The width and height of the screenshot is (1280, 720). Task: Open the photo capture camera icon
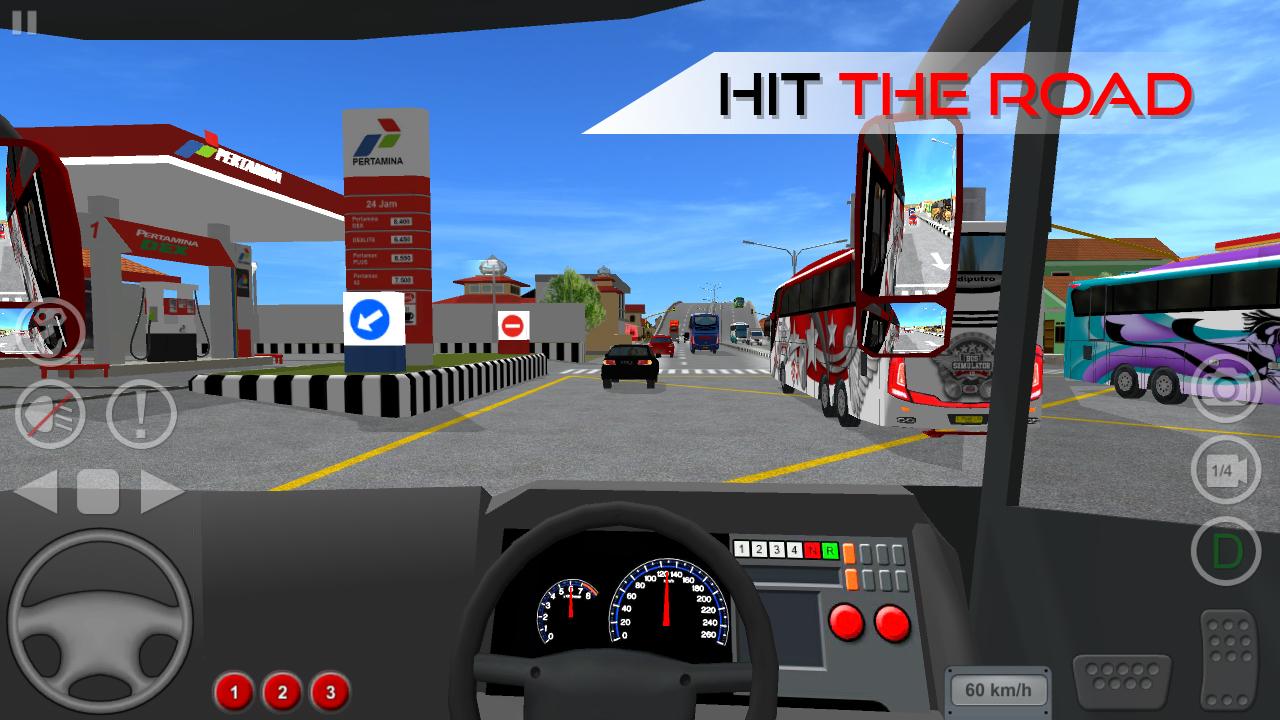1228,390
